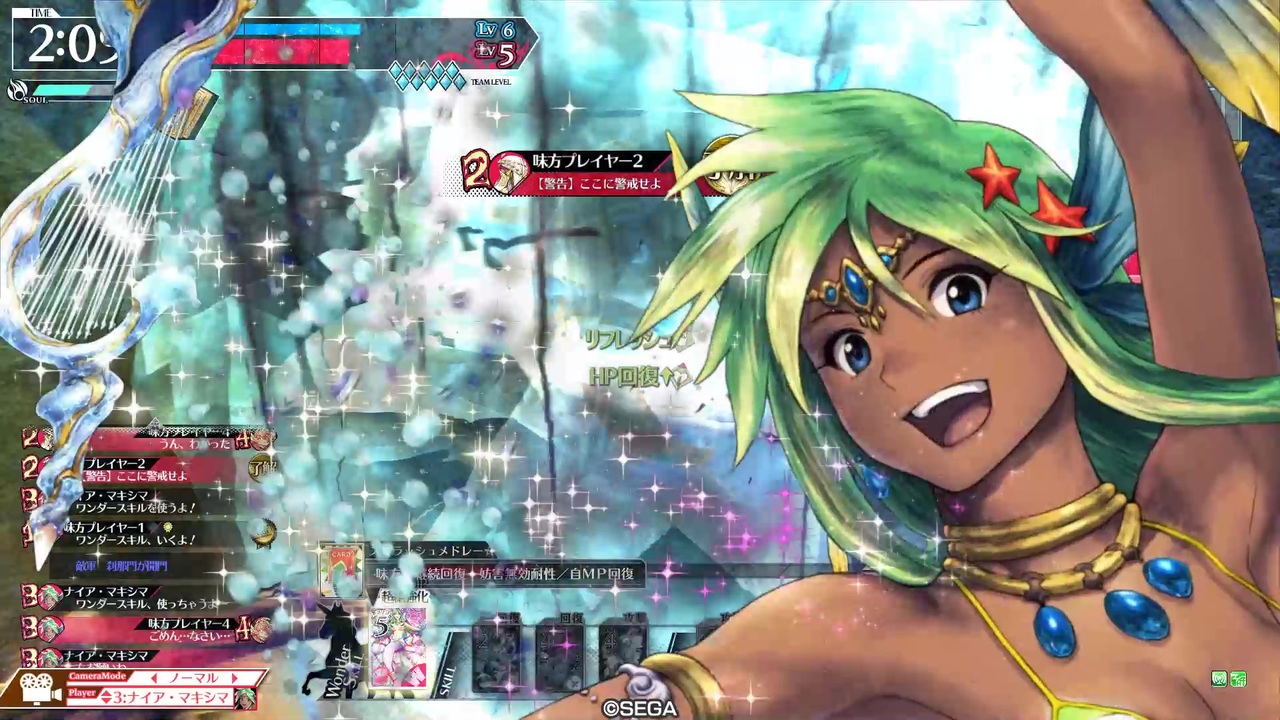Click the ©SEGA copyright text

pyautogui.click(x=641, y=708)
